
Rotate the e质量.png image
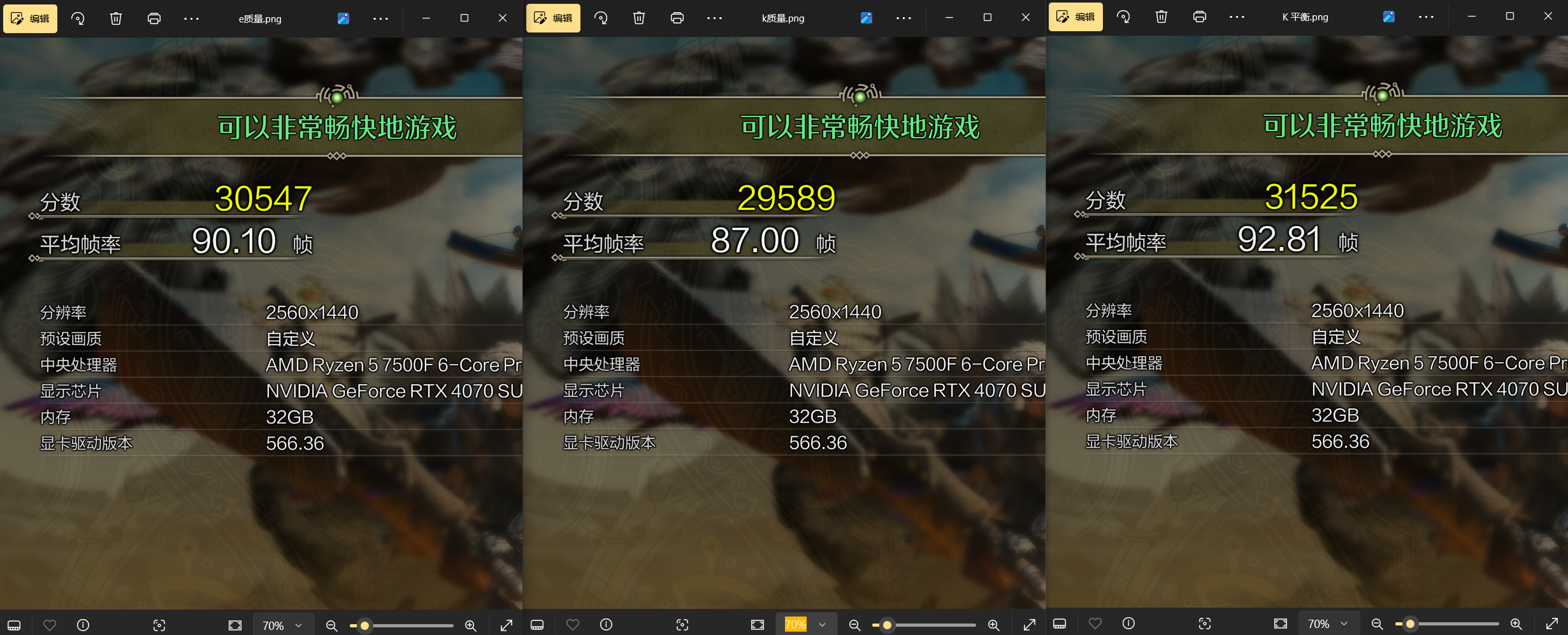pyautogui.click(x=77, y=18)
